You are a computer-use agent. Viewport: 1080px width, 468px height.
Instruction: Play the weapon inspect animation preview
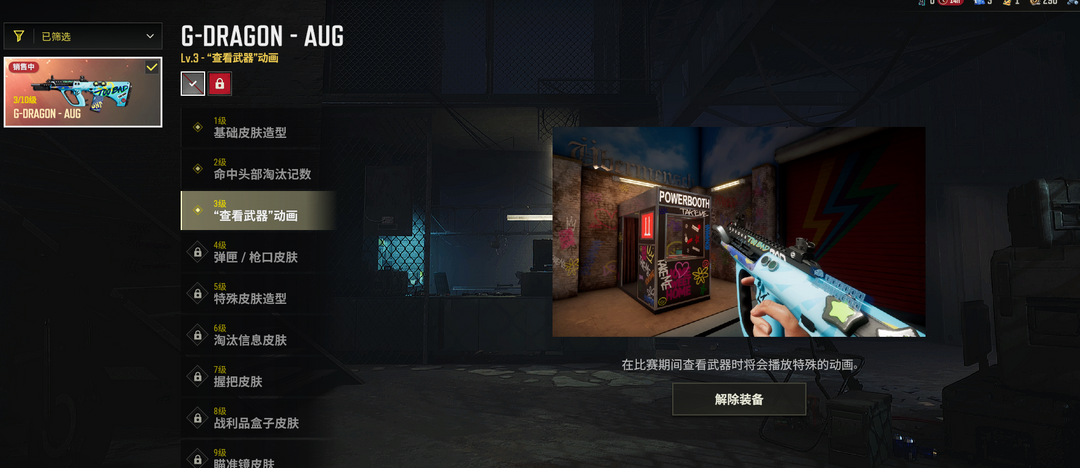pos(738,232)
